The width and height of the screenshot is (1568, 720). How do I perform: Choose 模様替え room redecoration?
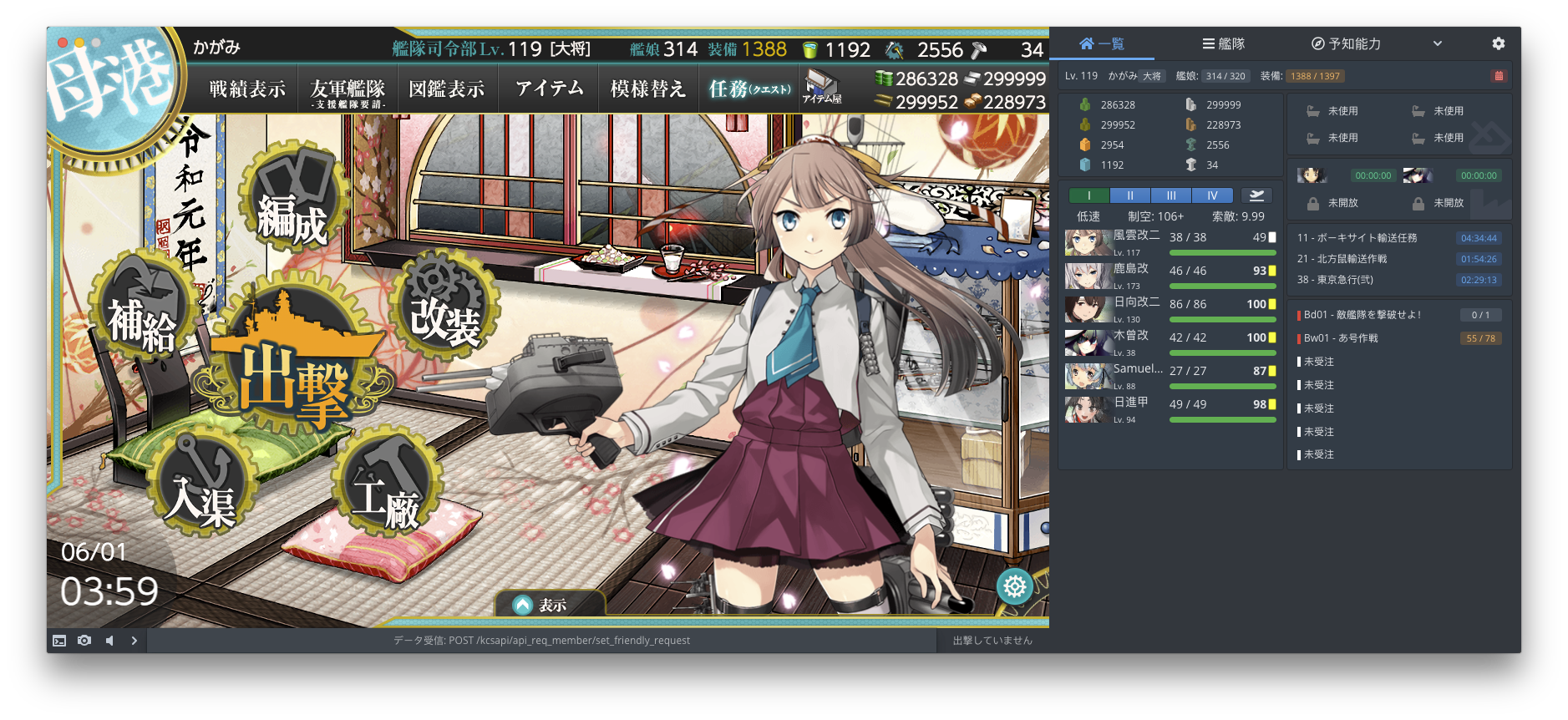pyautogui.click(x=647, y=89)
